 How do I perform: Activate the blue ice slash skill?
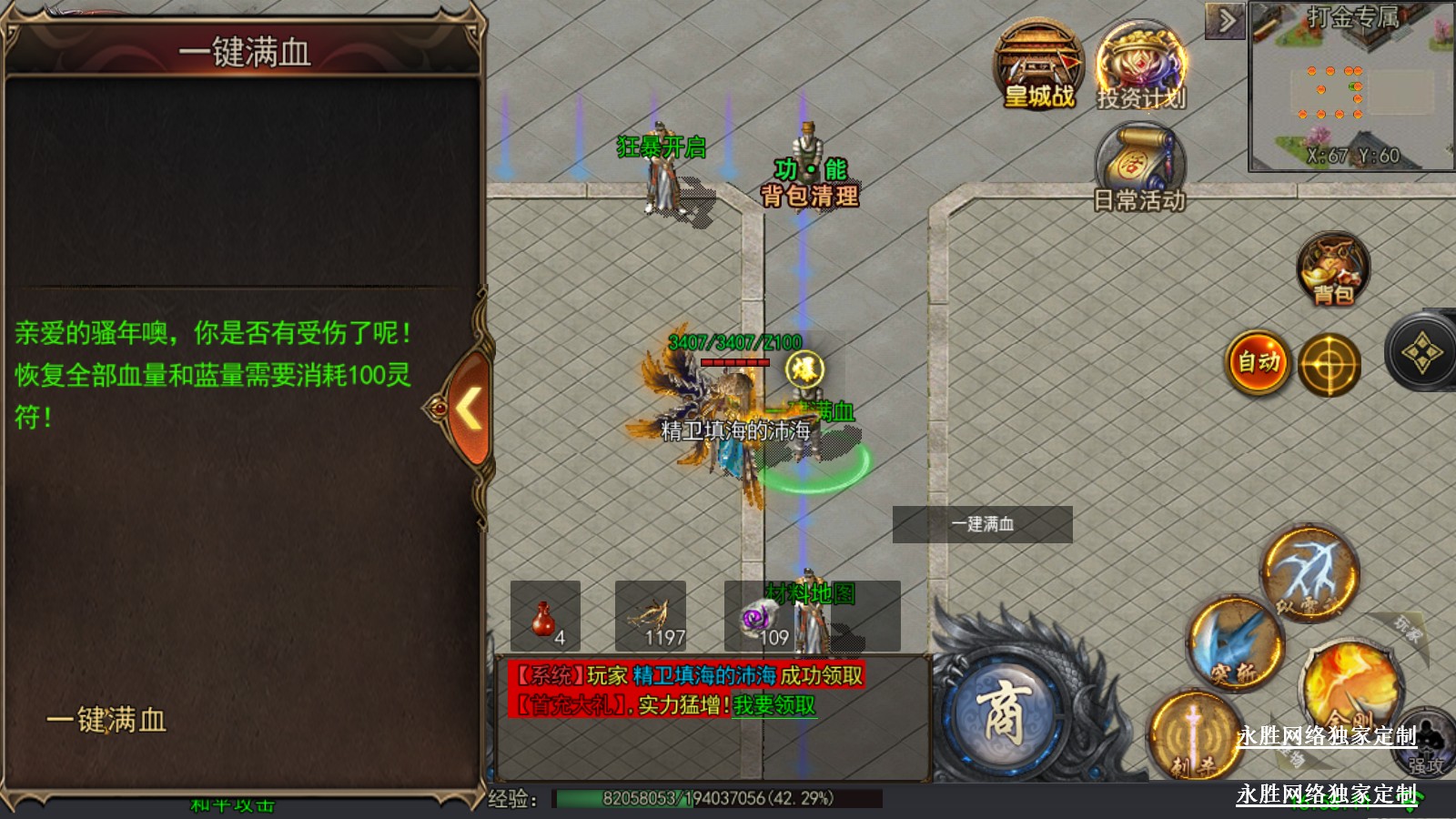[1235, 644]
